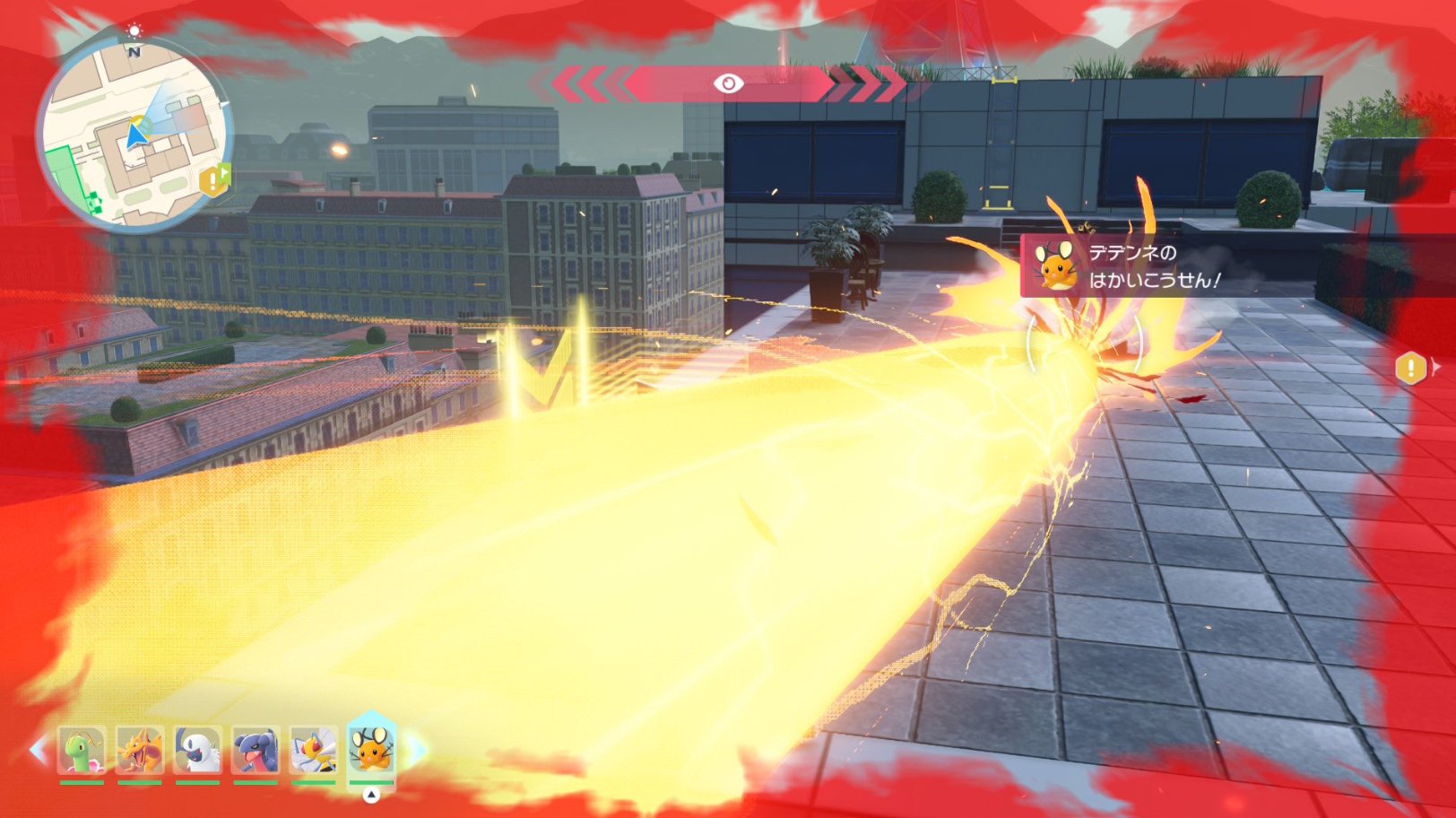Click the yellow exclamation marker at screen edge

tap(1411, 367)
